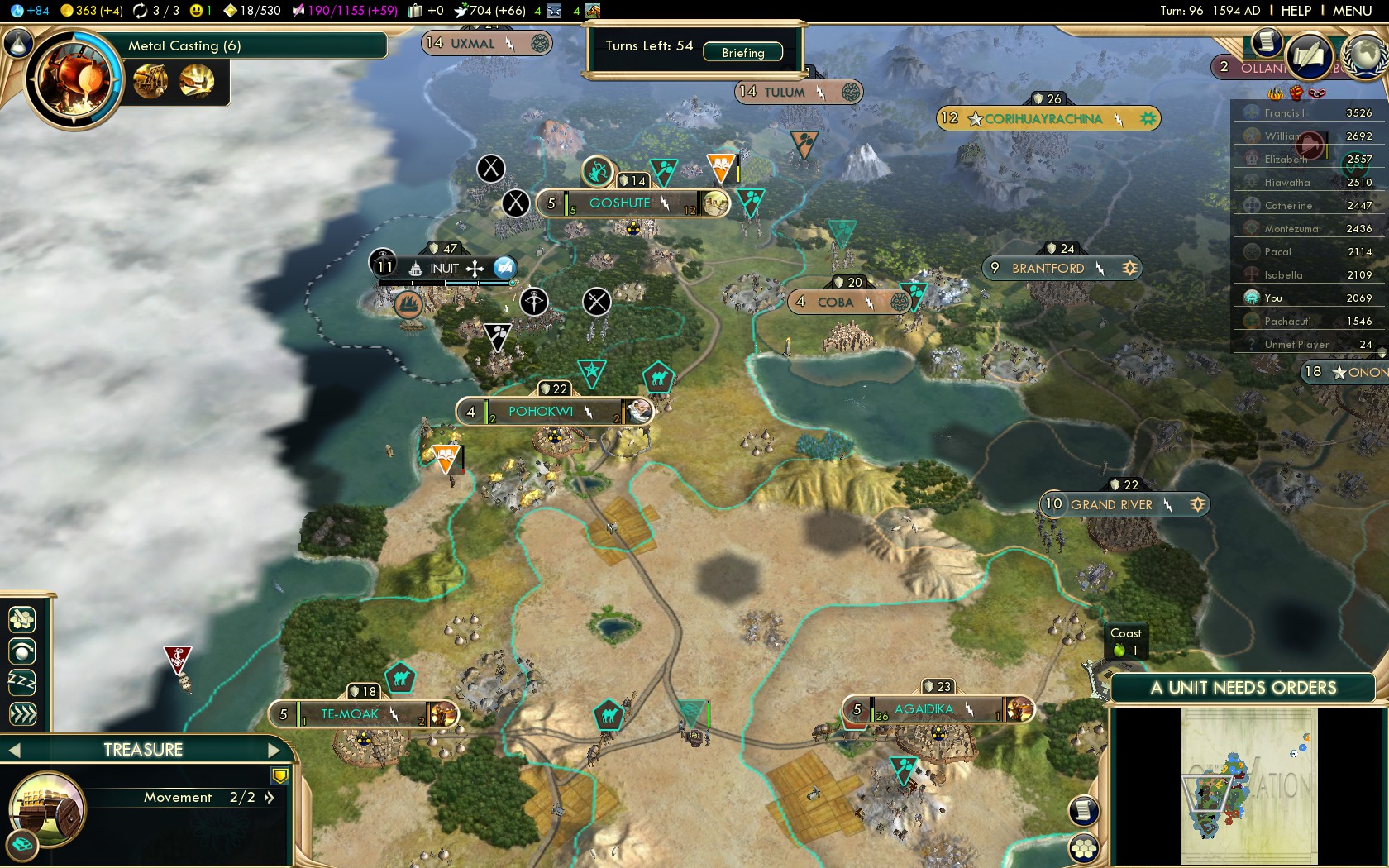
Task: Activate the hex-tiles unit action button
Action: click(22, 618)
